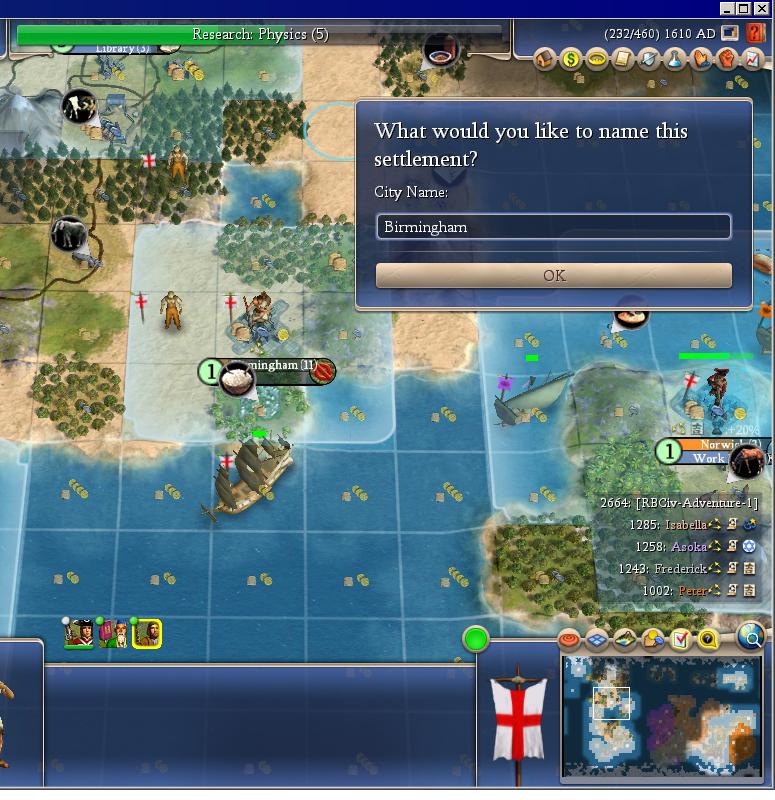Open the Foreign Advisor scroll icon

(622, 60)
